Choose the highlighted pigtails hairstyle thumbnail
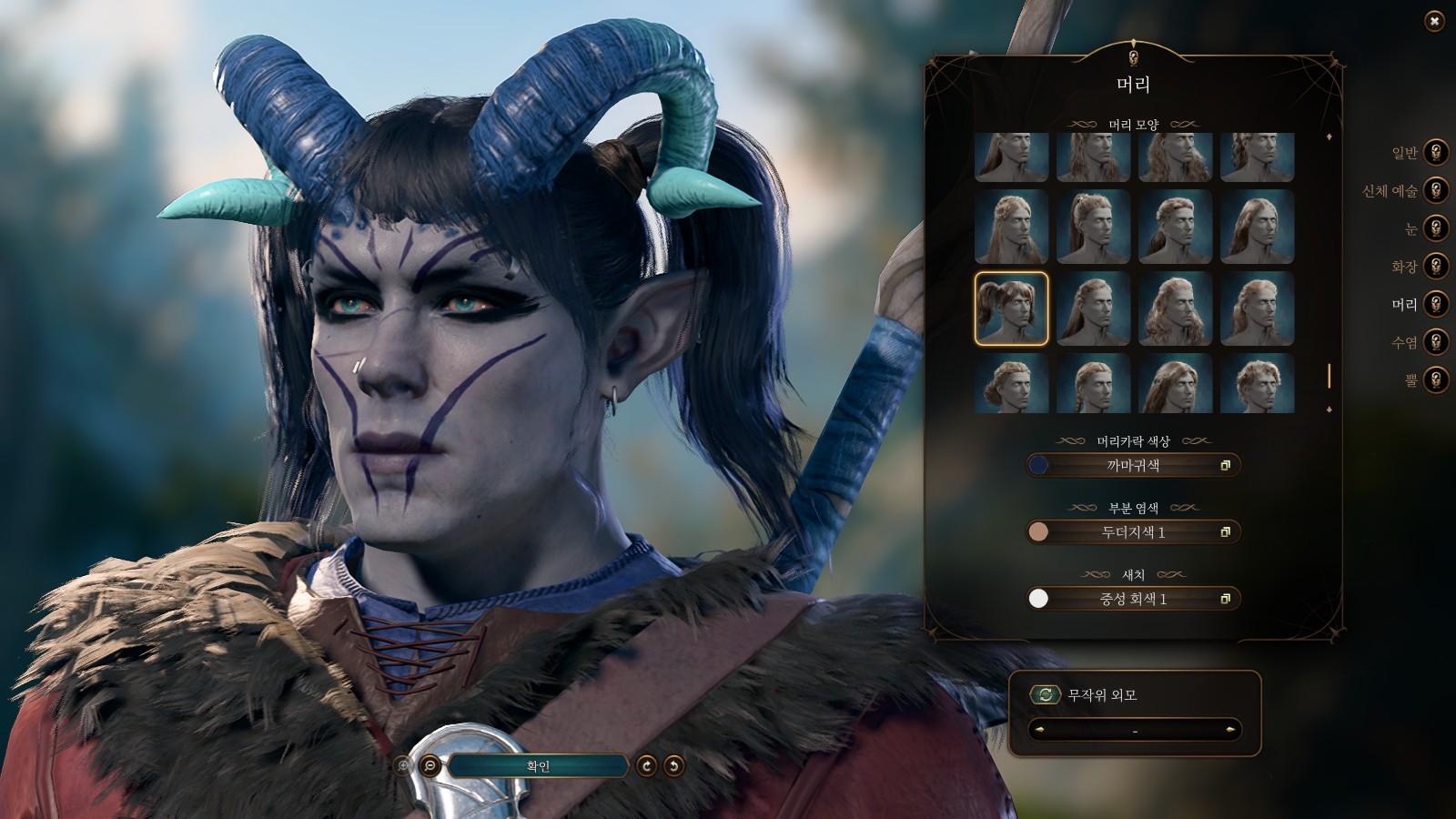 point(1011,309)
